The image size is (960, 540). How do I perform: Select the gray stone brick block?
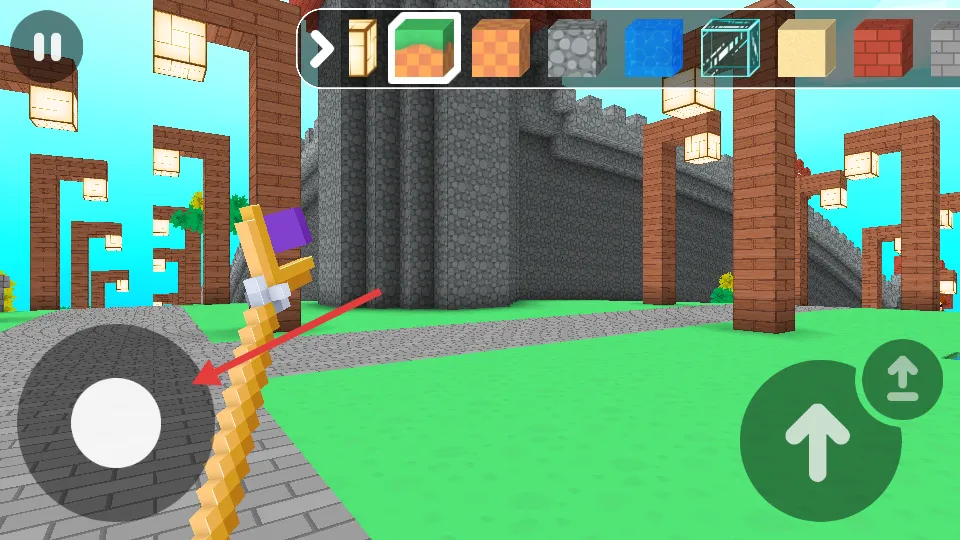[x=945, y=48]
